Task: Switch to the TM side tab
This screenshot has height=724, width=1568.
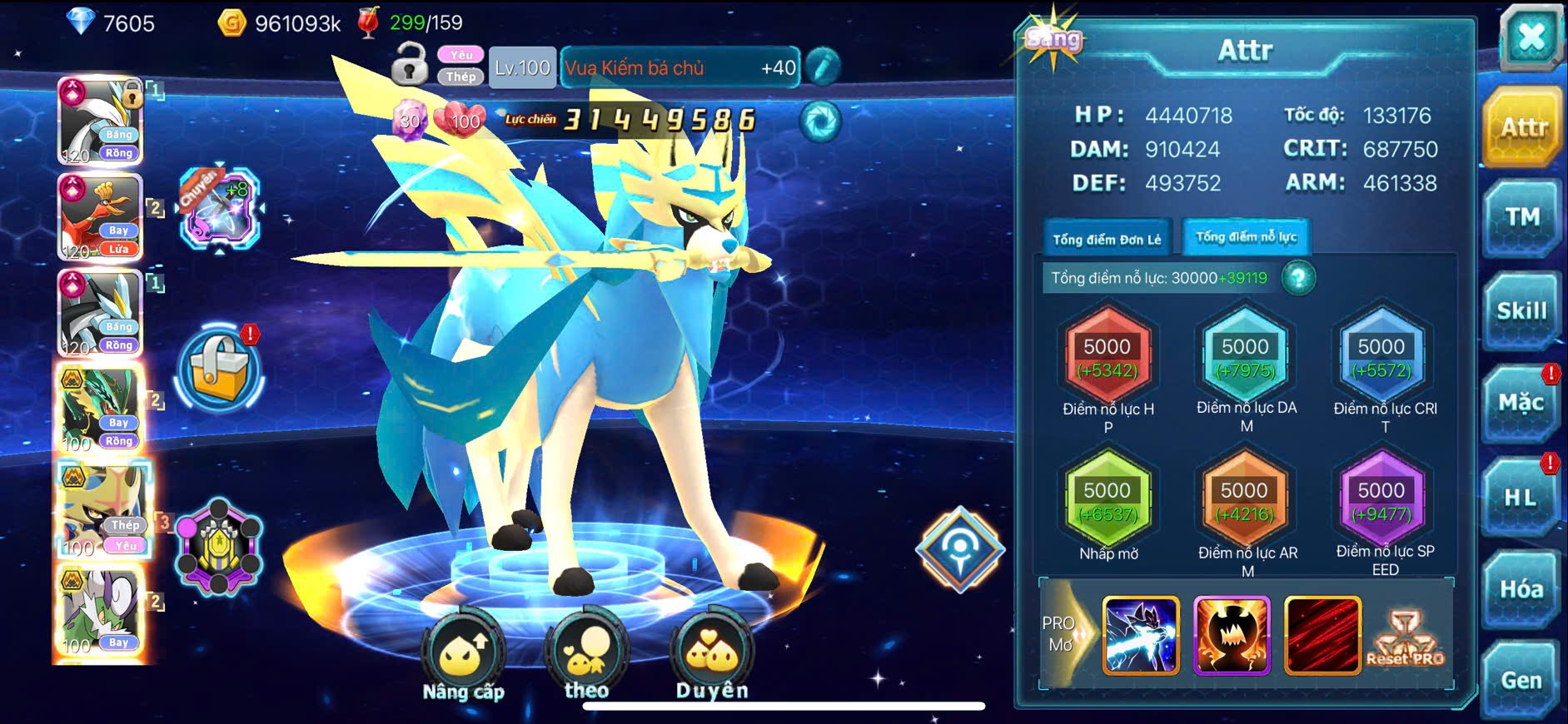Action: point(1522,219)
